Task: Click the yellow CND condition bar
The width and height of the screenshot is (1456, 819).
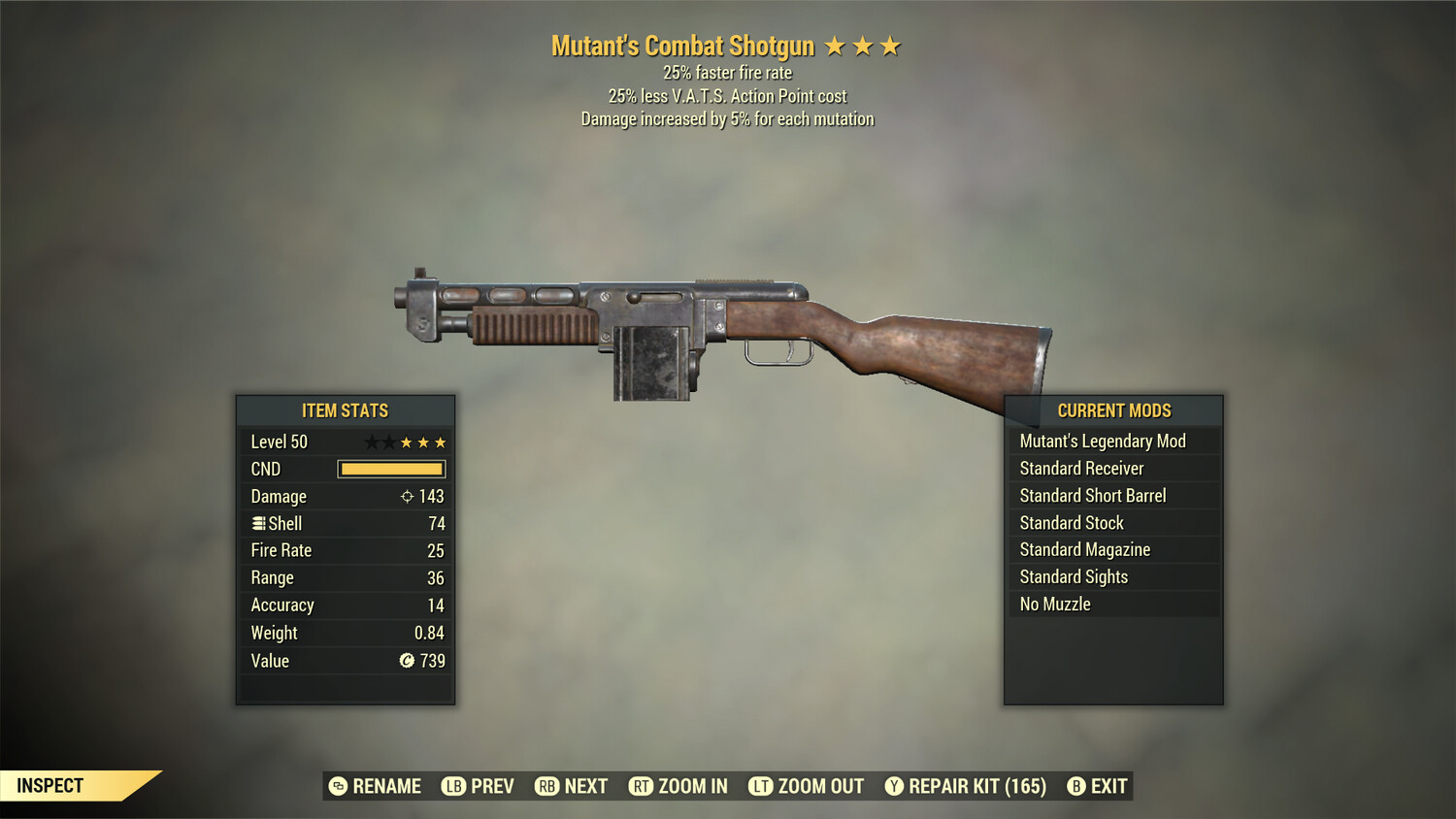Action: click(x=390, y=469)
